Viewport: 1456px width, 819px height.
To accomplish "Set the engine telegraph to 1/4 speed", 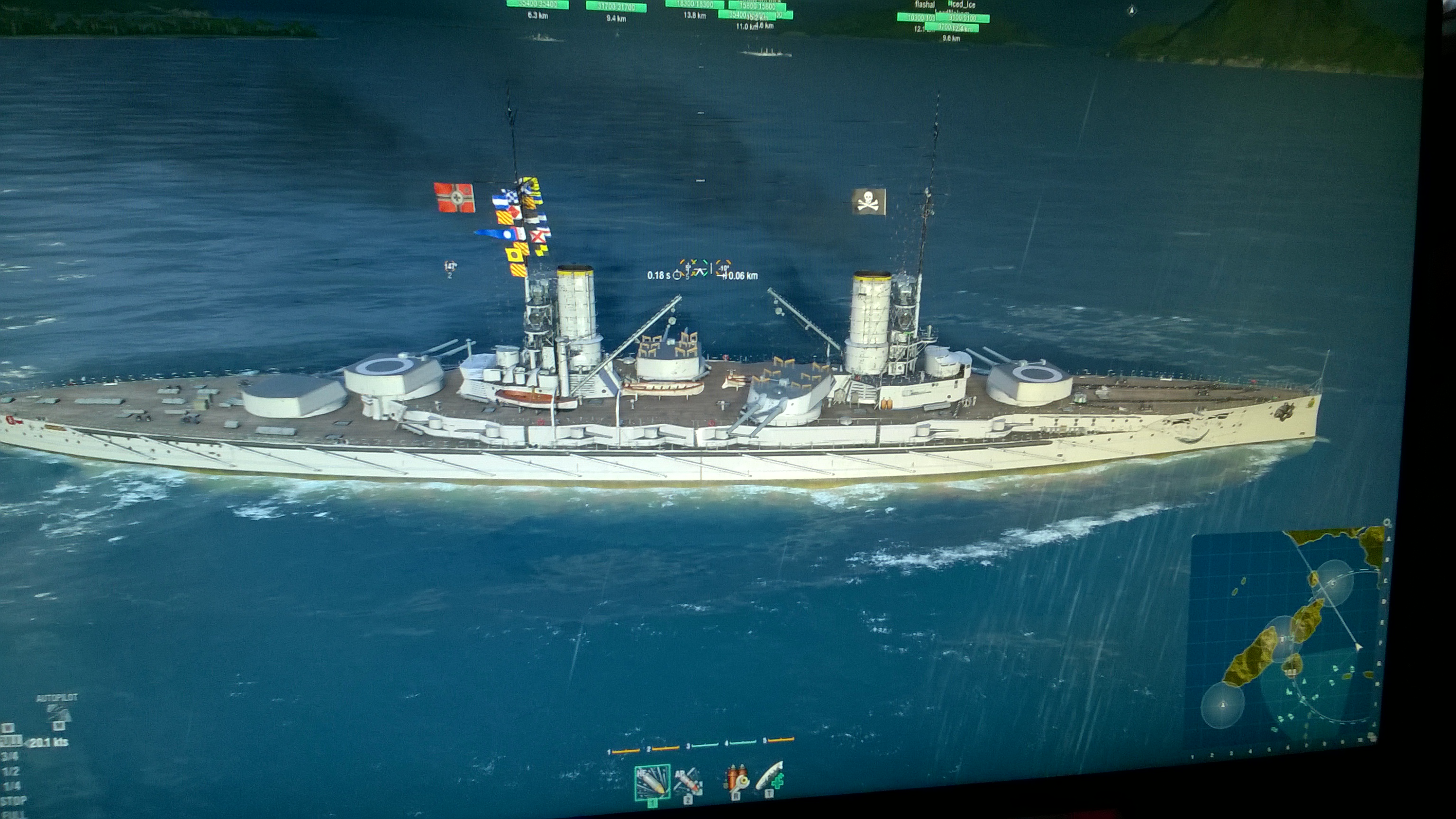I will pyautogui.click(x=11, y=786).
